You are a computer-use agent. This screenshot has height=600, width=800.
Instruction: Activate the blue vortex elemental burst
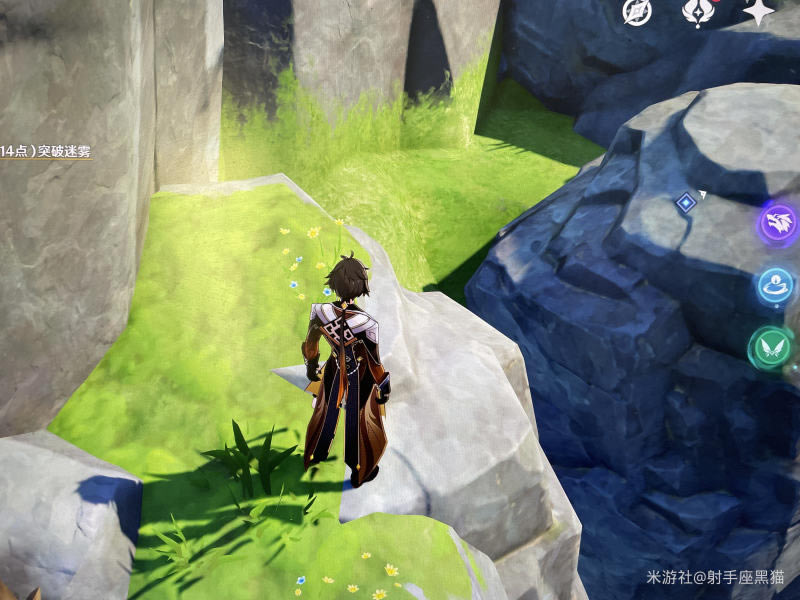tap(776, 286)
